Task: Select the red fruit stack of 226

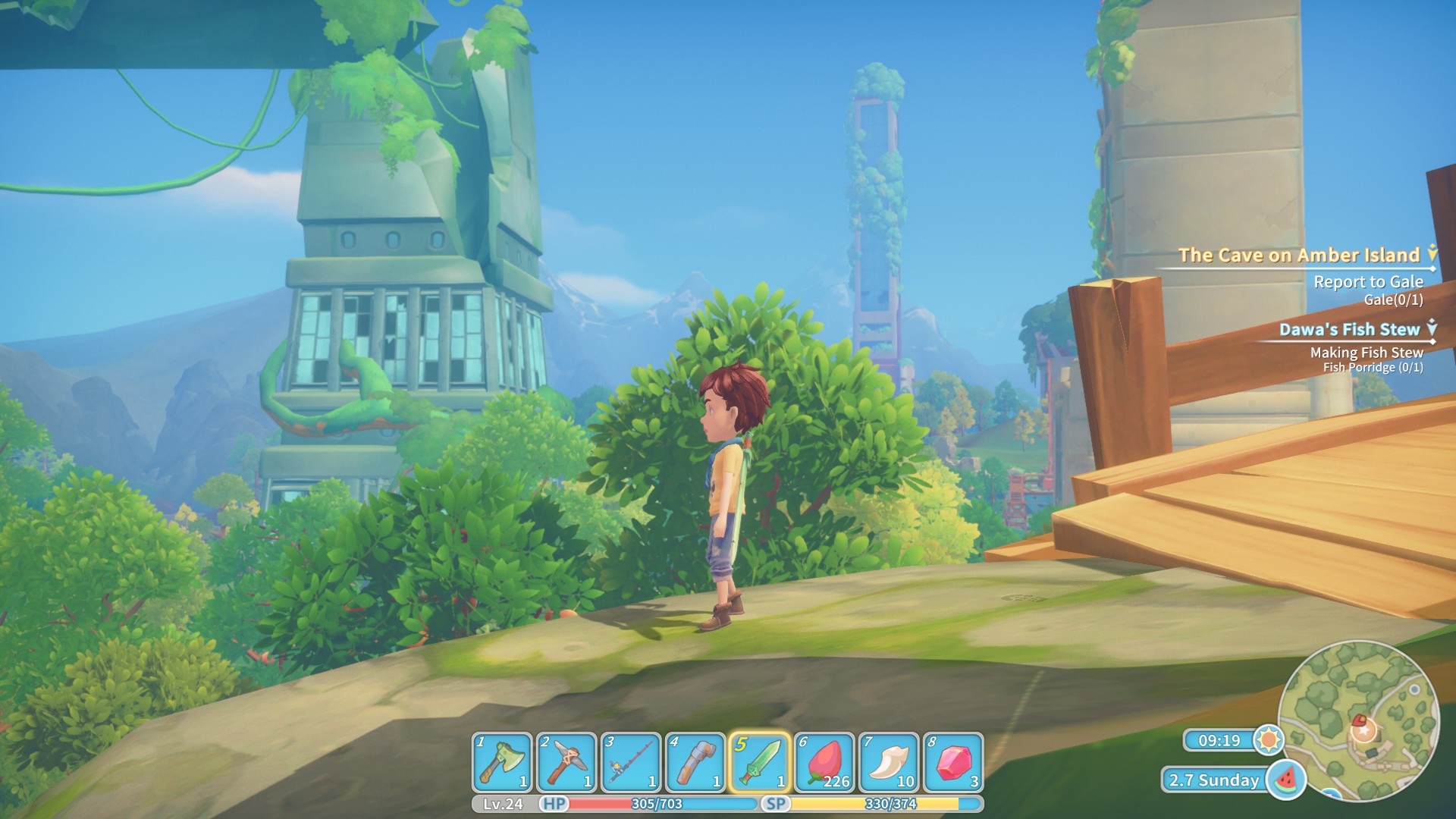Action: 824,761
